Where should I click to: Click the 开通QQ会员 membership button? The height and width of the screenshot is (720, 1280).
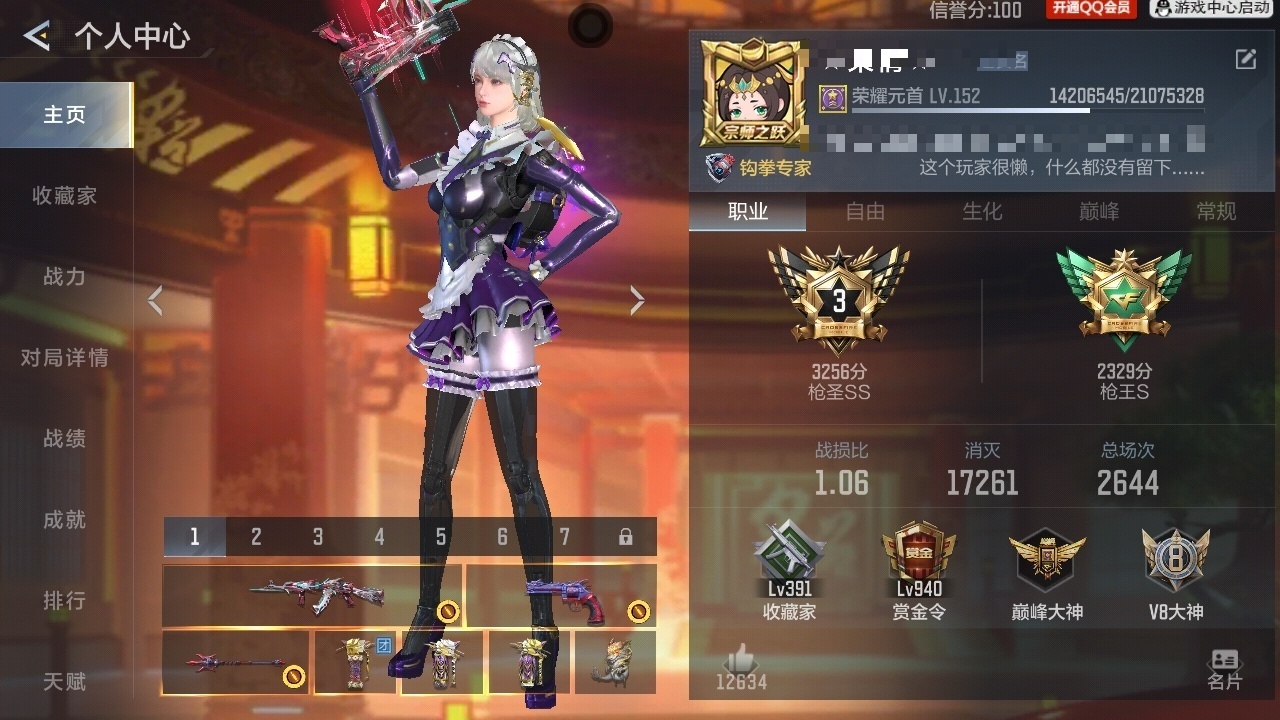click(x=1091, y=9)
